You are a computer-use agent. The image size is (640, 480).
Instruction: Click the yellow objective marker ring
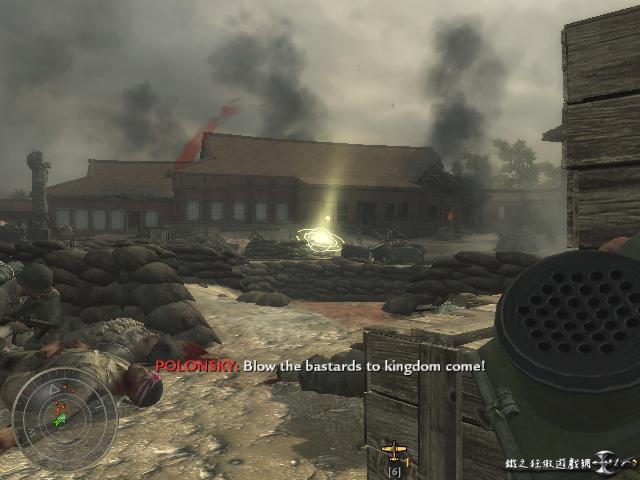322,239
